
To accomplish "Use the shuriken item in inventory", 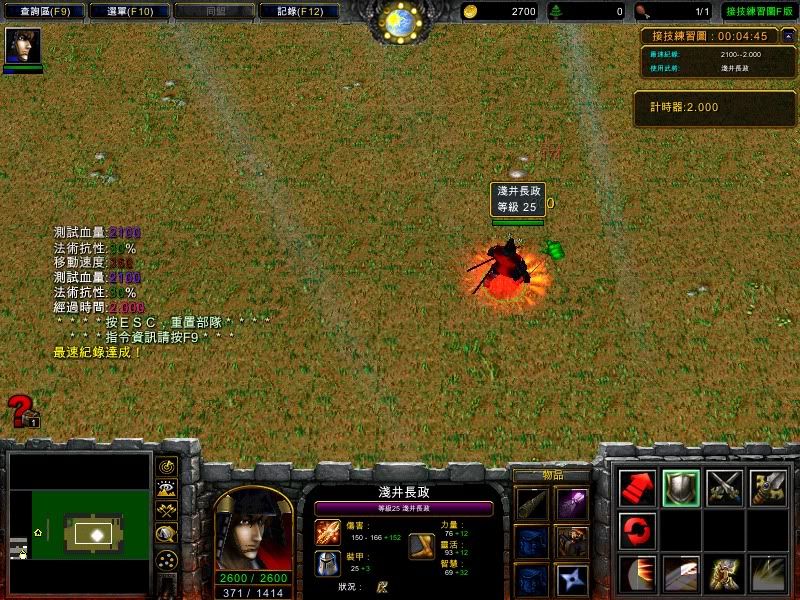I will tap(574, 580).
